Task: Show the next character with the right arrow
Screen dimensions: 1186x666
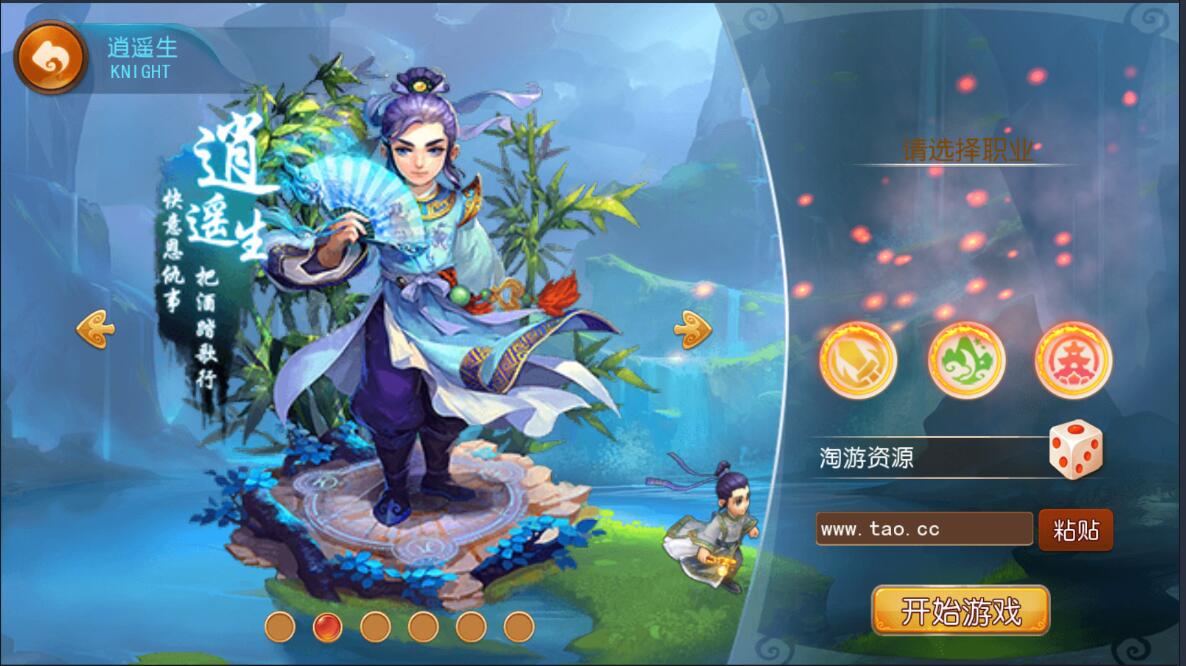Action: coord(692,328)
